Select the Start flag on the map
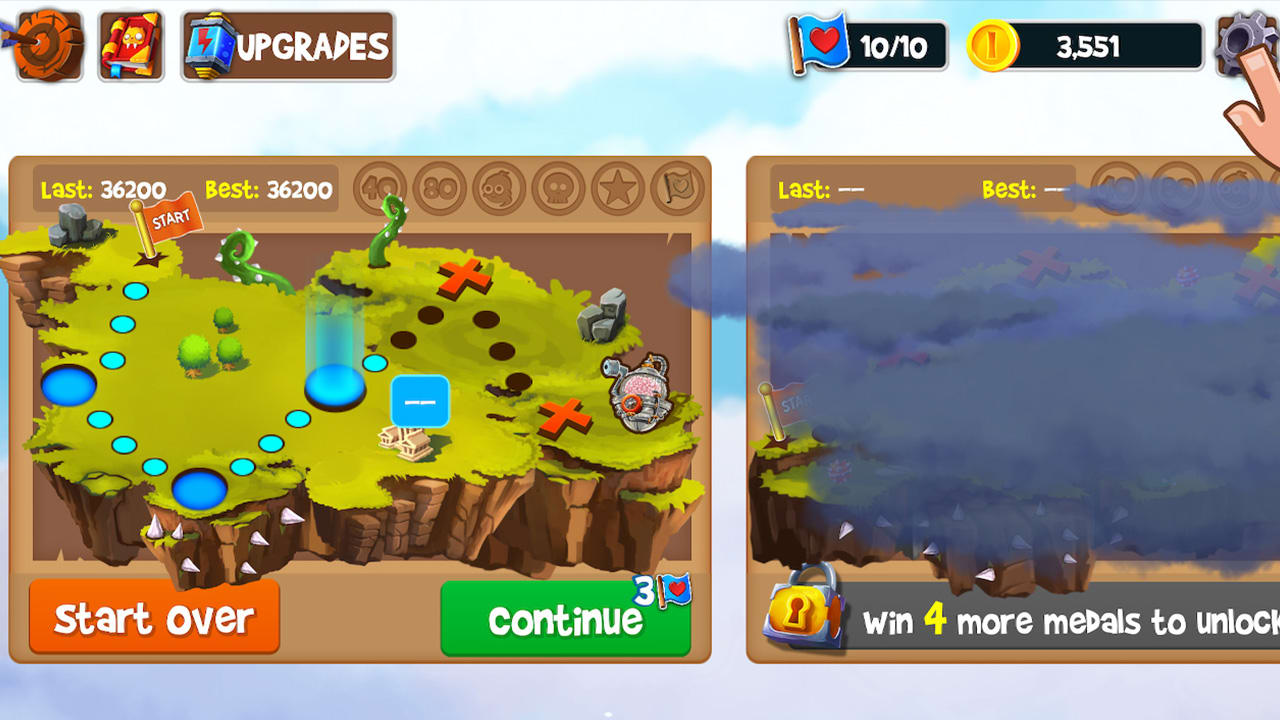 point(168,221)
